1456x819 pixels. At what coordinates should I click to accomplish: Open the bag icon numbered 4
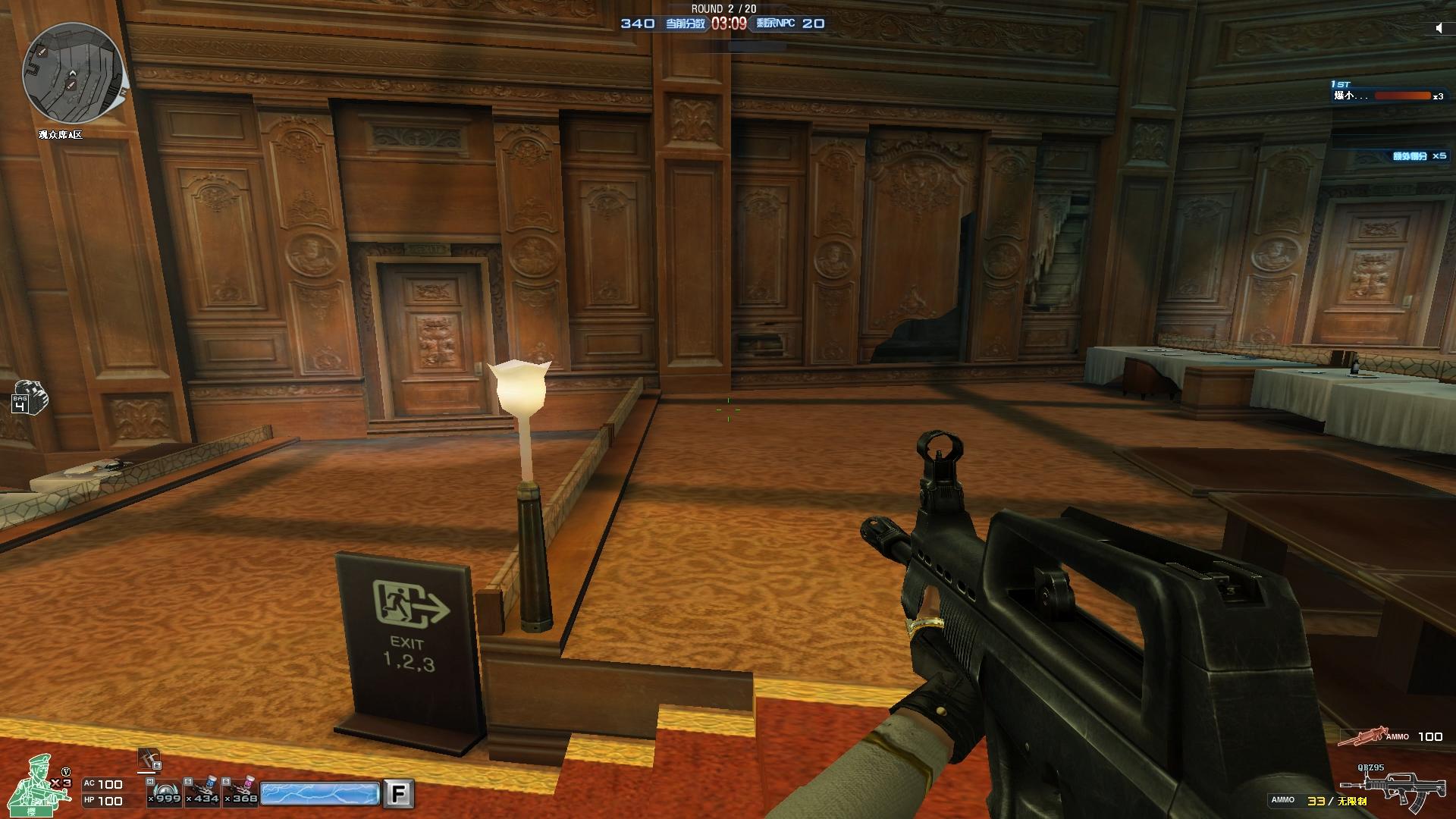tap(30, 397)
